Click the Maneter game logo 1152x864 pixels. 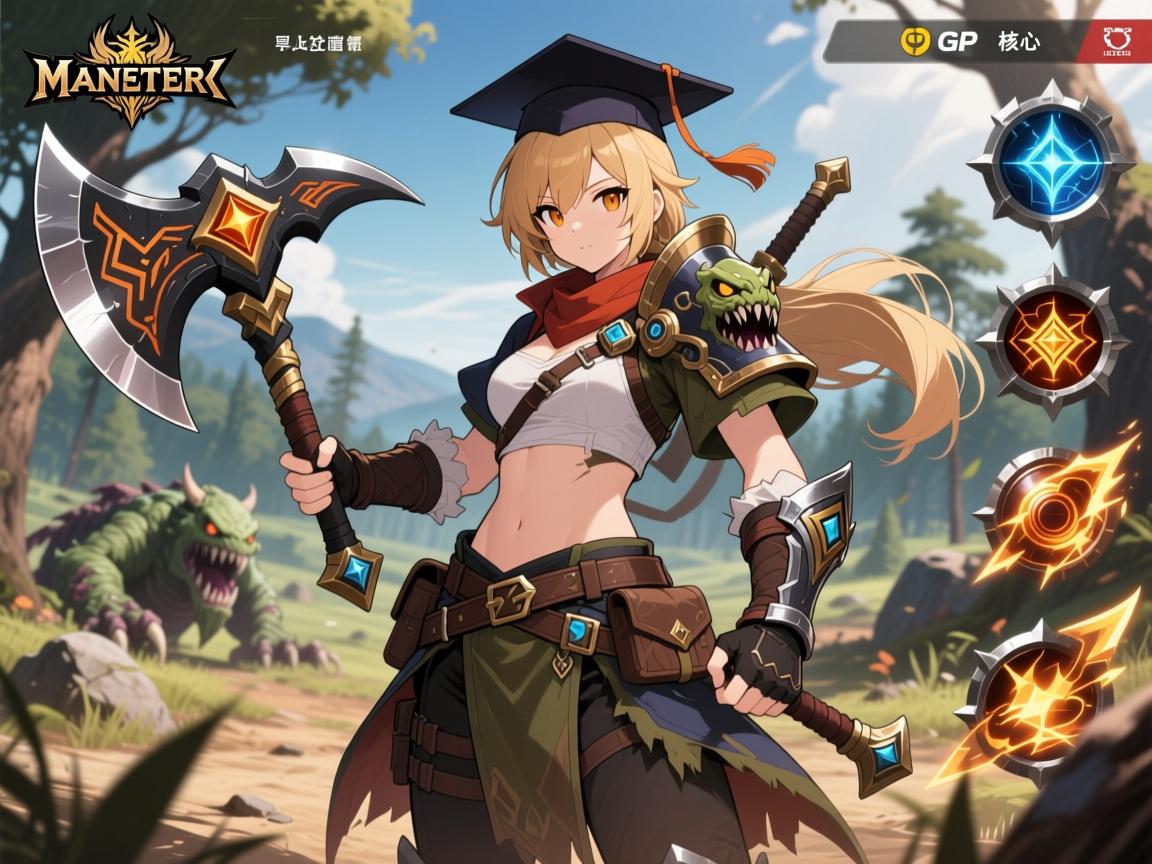tap(131, 72)
